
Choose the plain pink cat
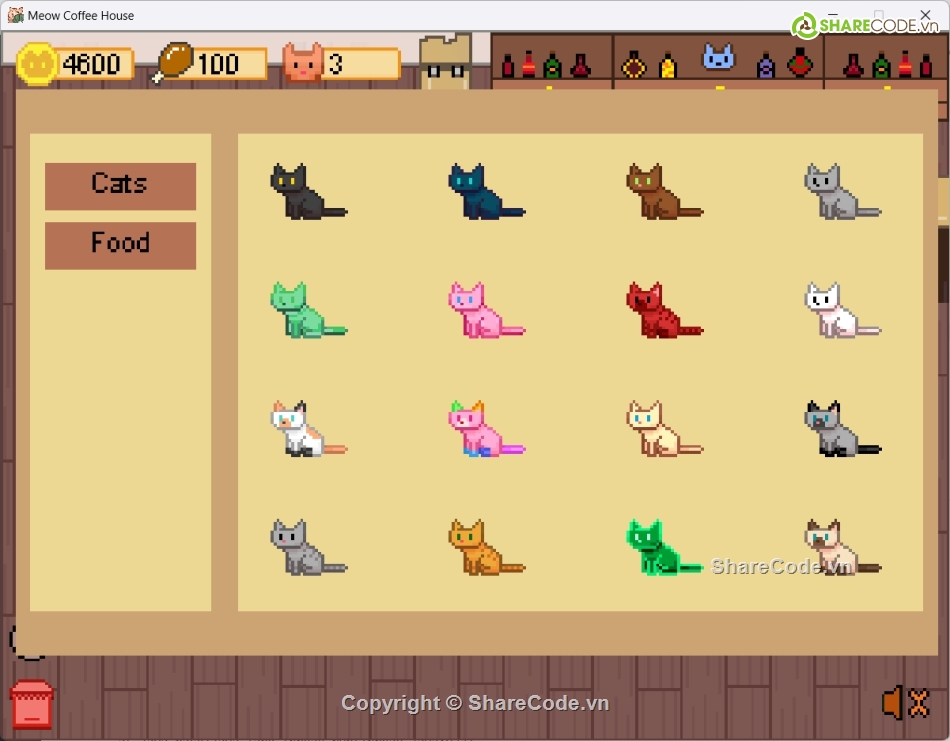click(x=479, y=310)
